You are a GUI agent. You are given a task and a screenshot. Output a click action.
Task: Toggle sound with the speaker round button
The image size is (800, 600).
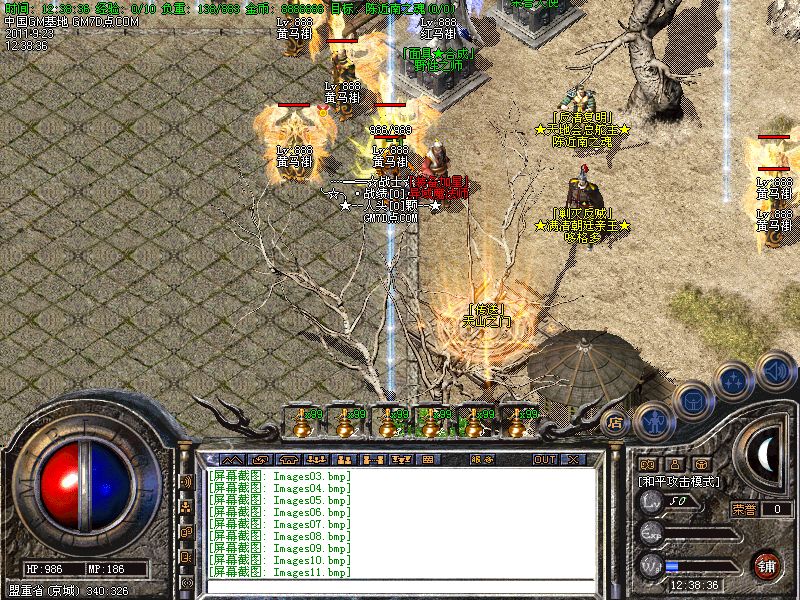tap(775, 372)
